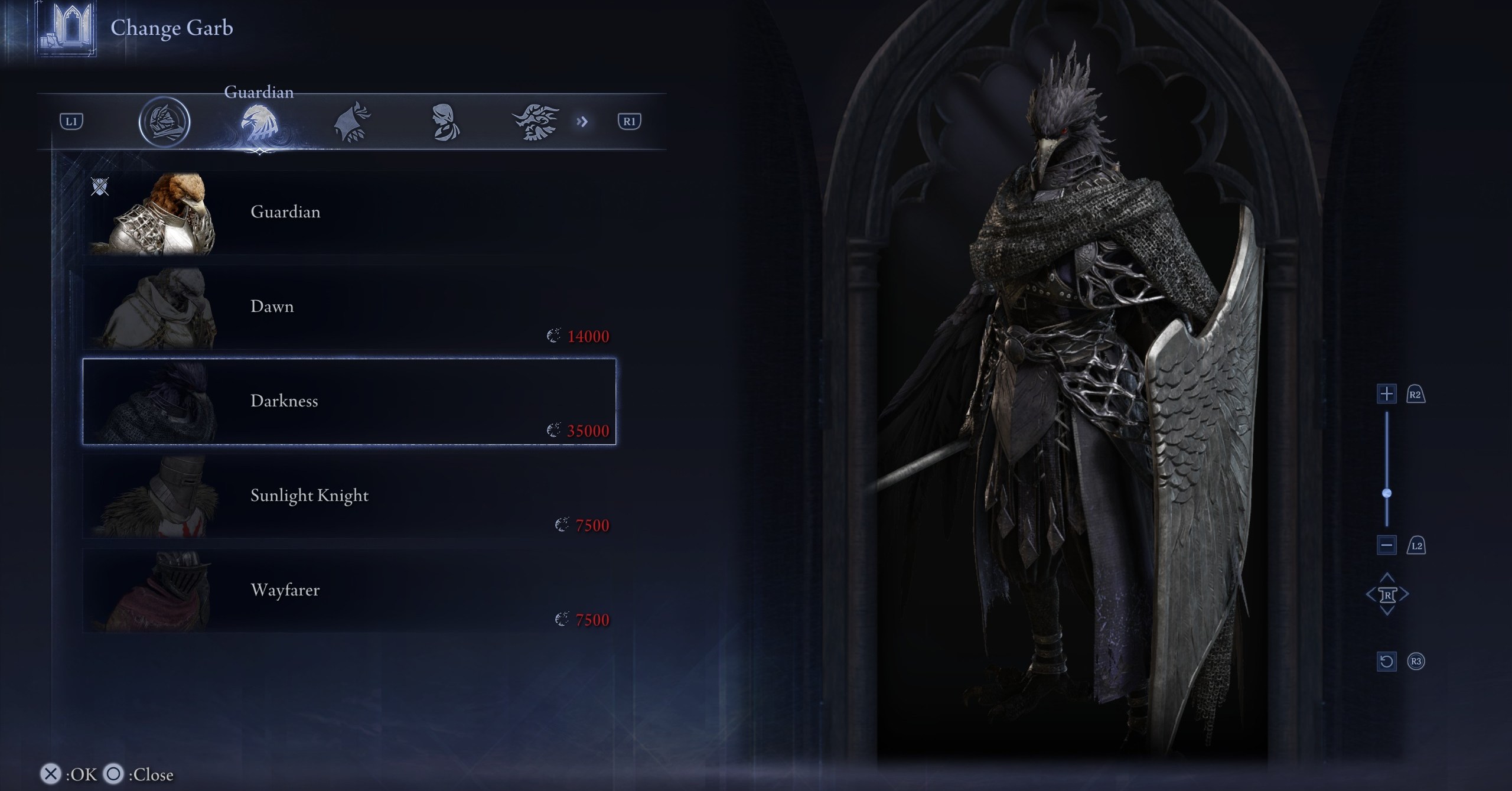
Task: Show more character tabs with double arrow
Action: [582, 122]
